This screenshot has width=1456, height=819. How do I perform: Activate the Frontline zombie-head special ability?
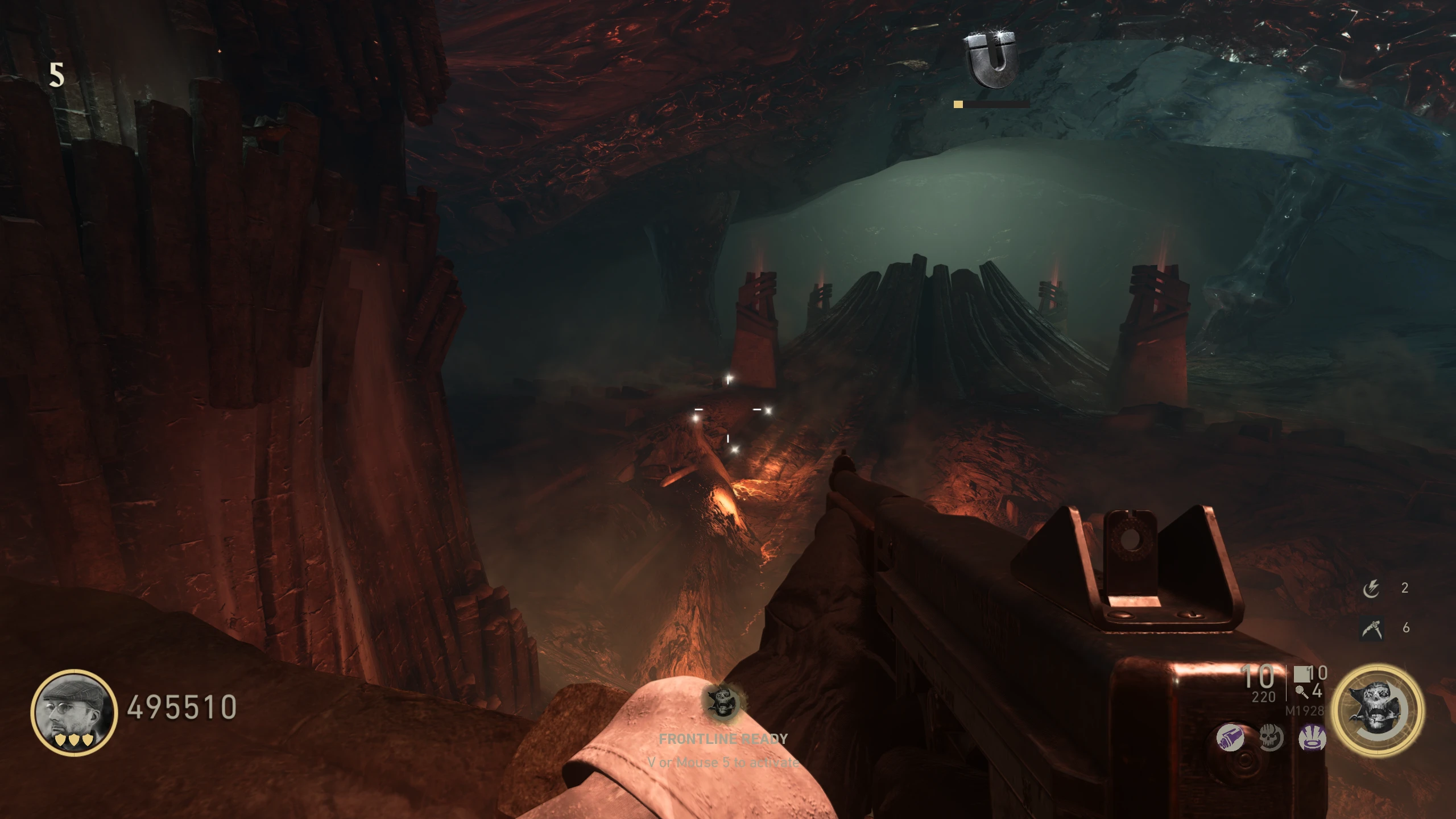(1378, 711)
